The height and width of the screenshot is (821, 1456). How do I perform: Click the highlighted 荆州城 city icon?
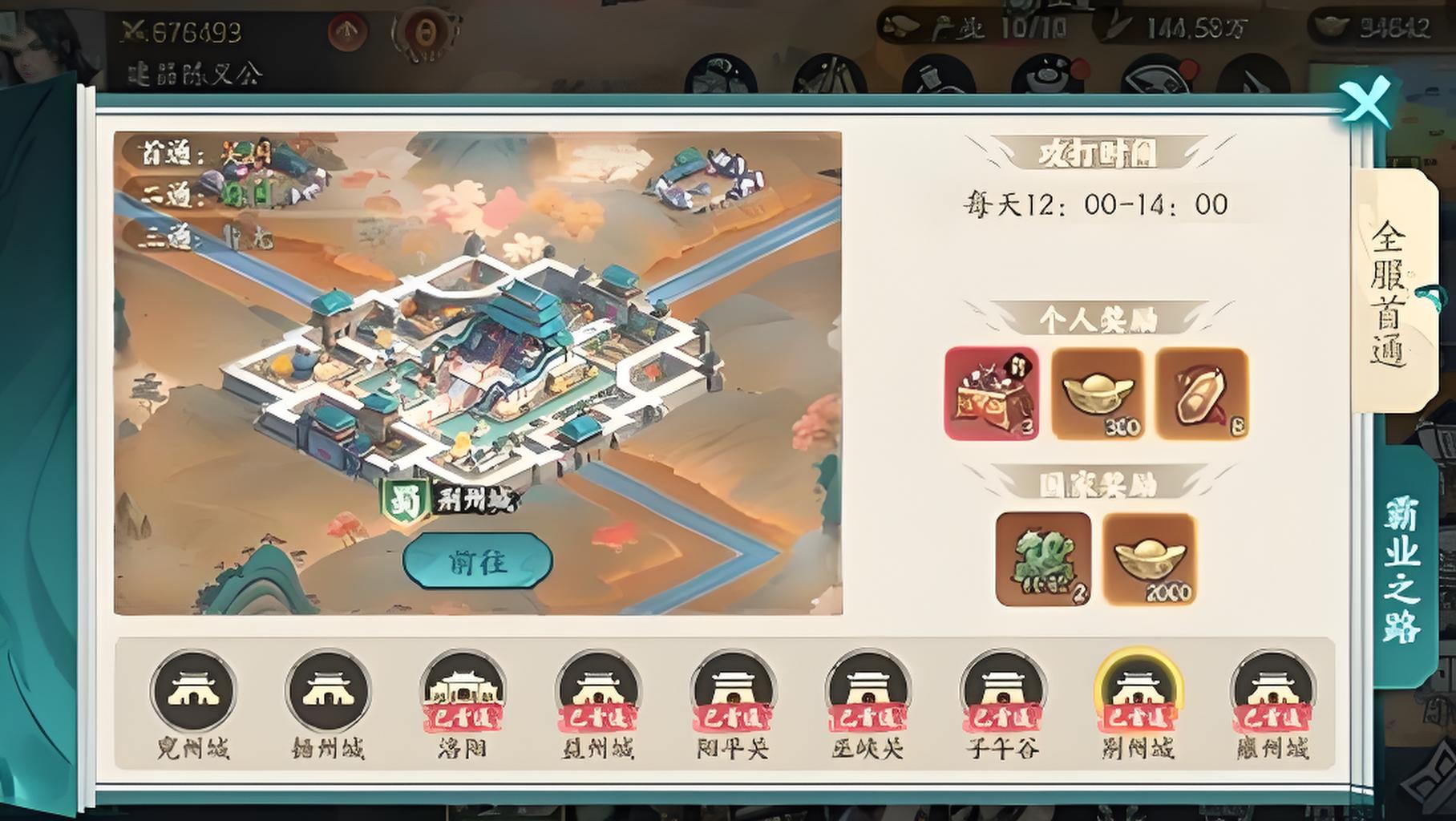tap(1138, 692)
